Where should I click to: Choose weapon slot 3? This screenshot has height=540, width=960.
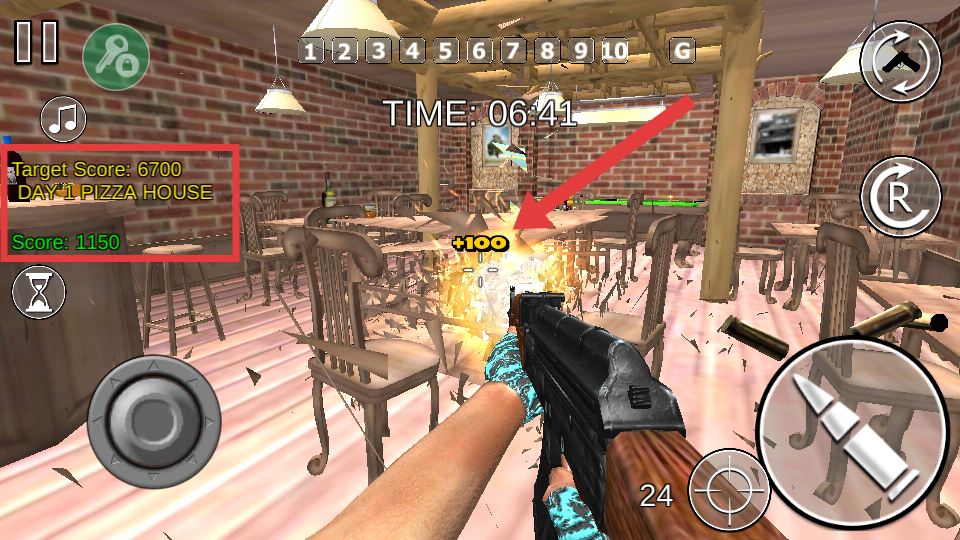[x=378, y=50]
